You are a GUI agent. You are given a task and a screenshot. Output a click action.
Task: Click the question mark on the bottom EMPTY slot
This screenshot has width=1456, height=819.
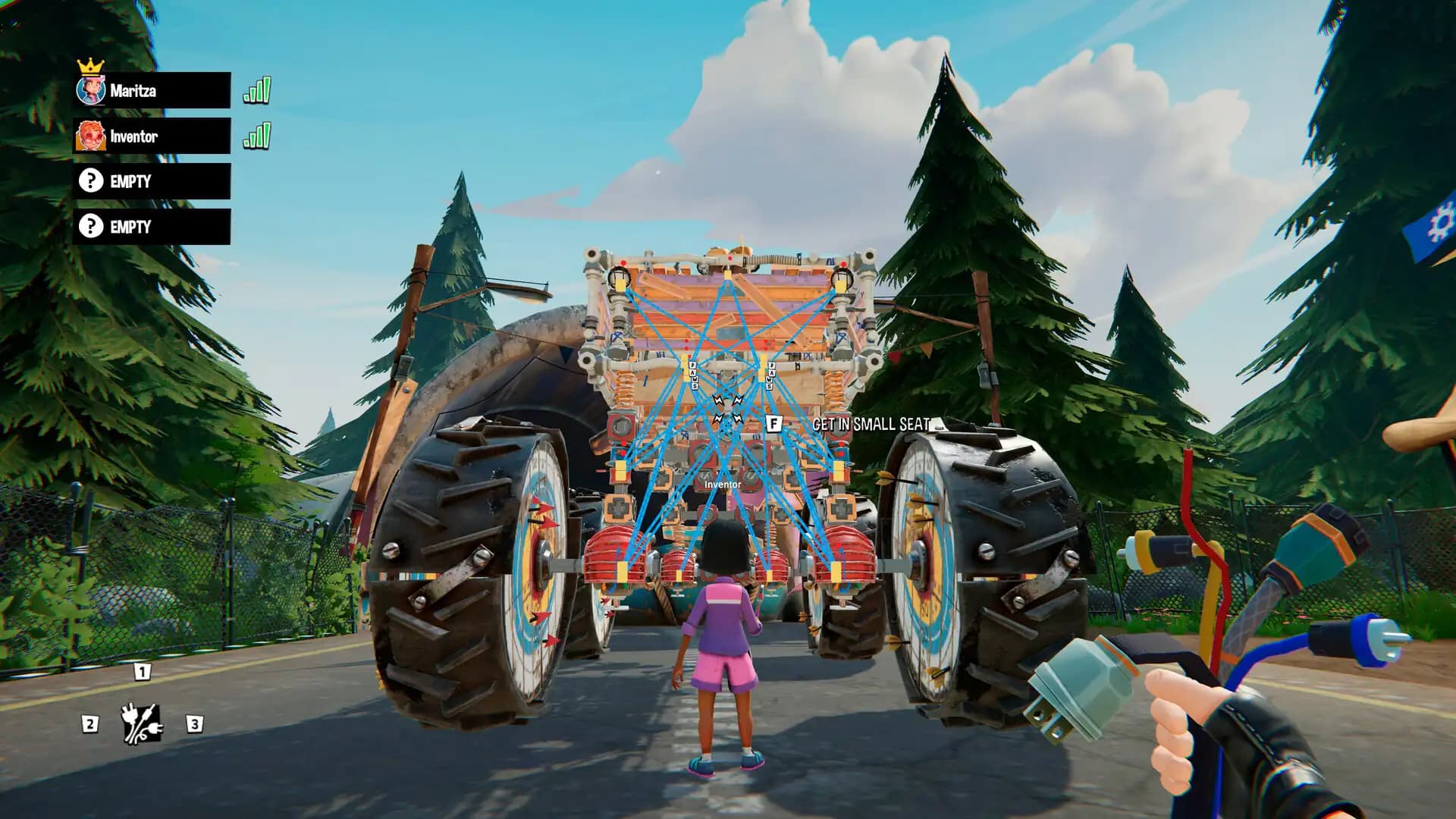pyautogui.click(x=91, y=226)
